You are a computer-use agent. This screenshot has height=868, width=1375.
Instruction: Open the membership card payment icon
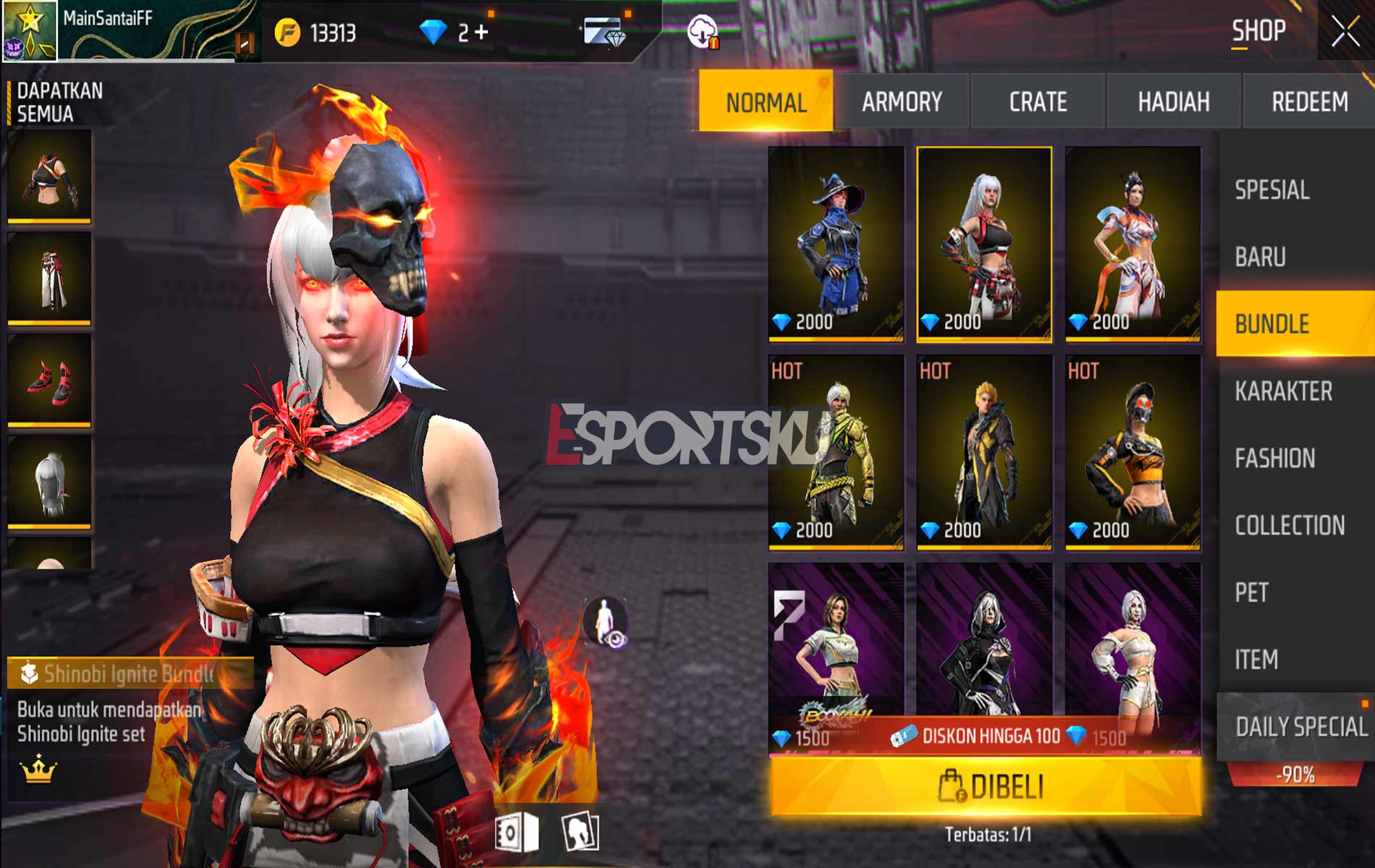pos(601,29)
